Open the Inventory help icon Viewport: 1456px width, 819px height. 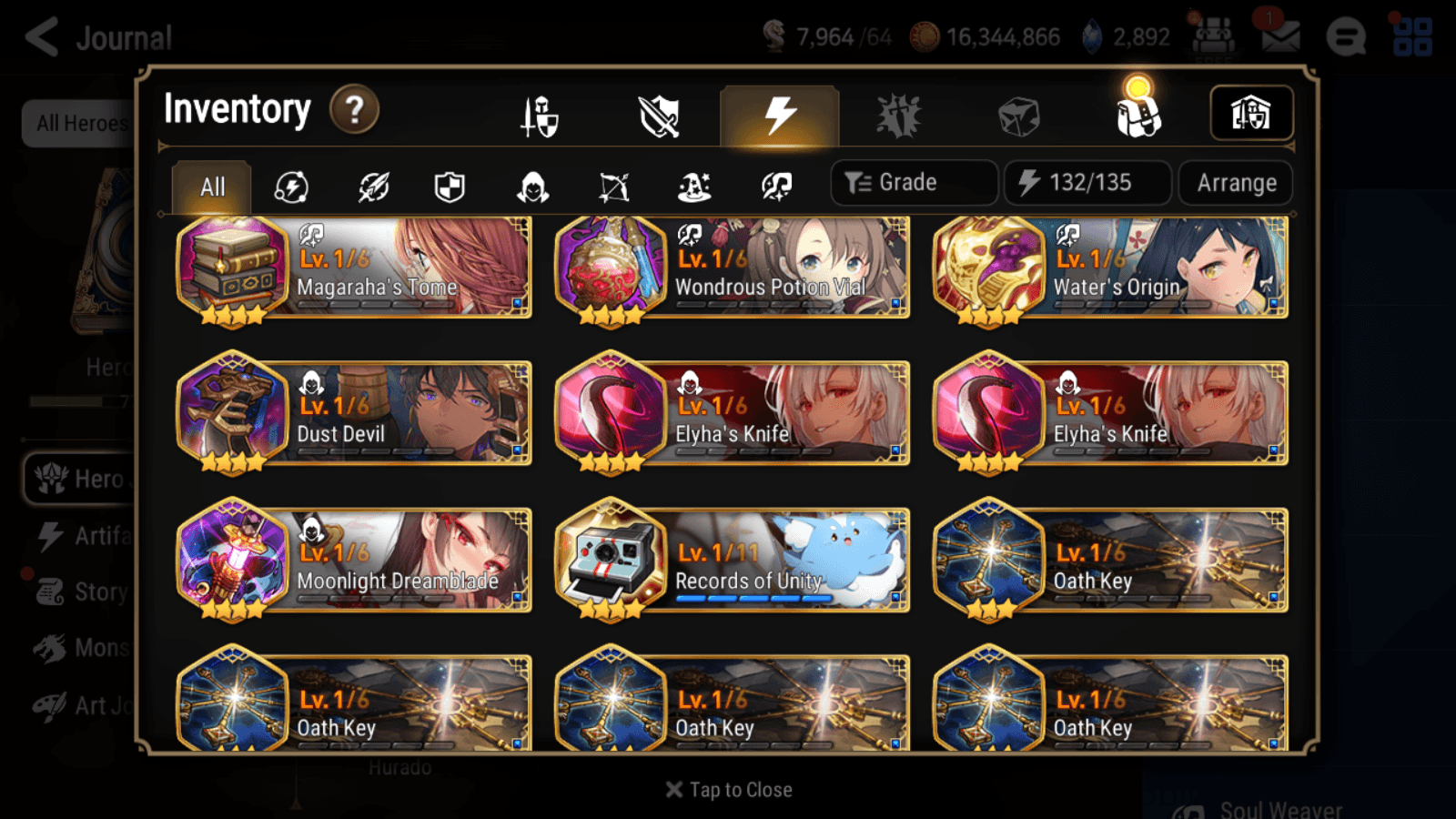click(354, 109)
